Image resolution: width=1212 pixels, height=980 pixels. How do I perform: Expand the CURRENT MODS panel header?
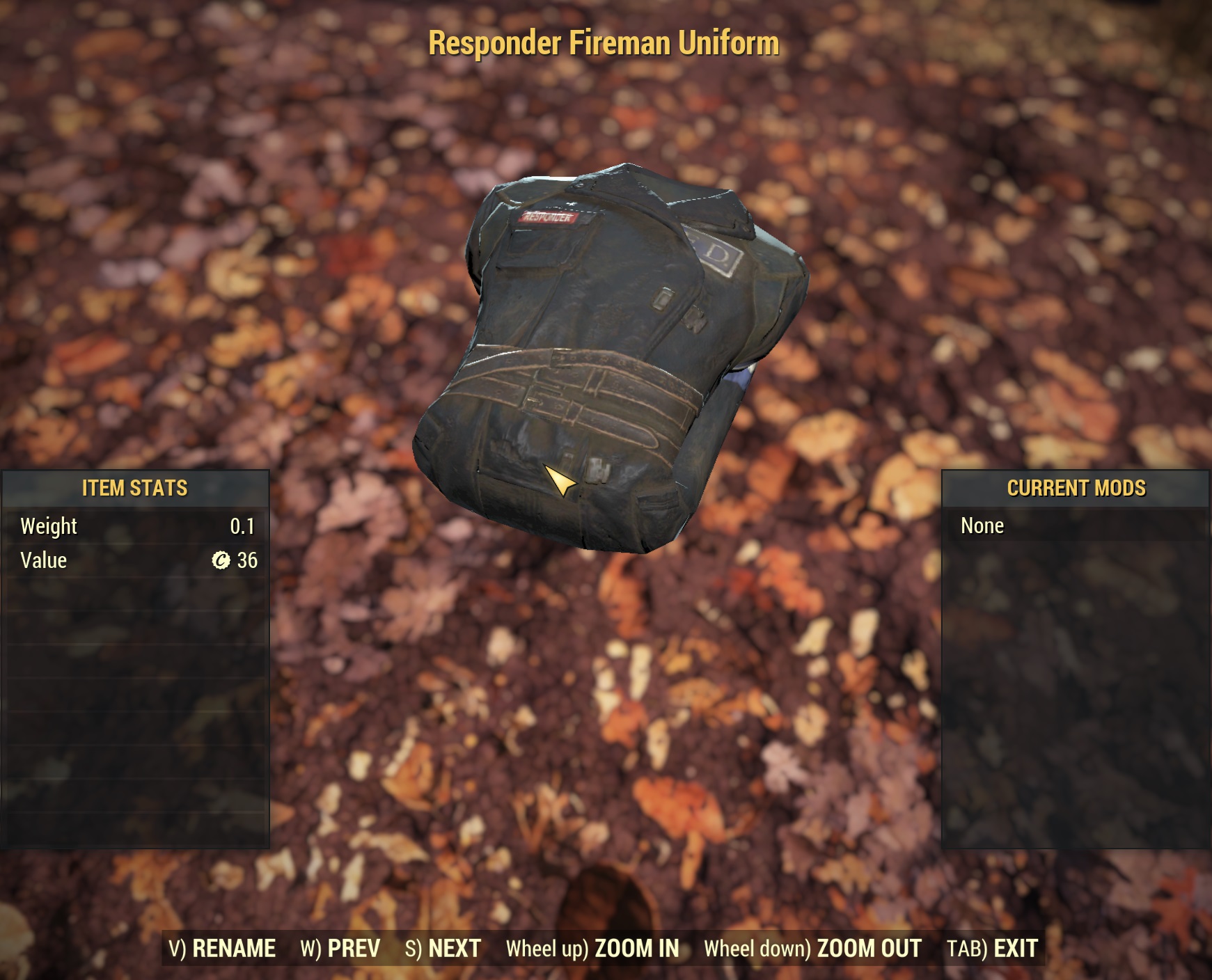coord(1076,488)
